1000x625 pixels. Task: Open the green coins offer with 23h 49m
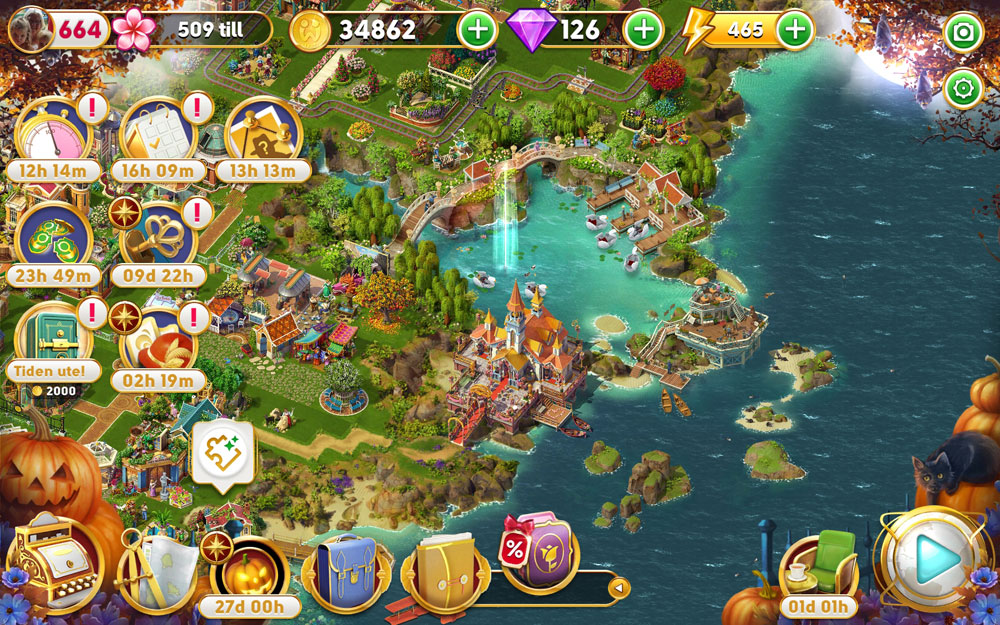point(53,238)
